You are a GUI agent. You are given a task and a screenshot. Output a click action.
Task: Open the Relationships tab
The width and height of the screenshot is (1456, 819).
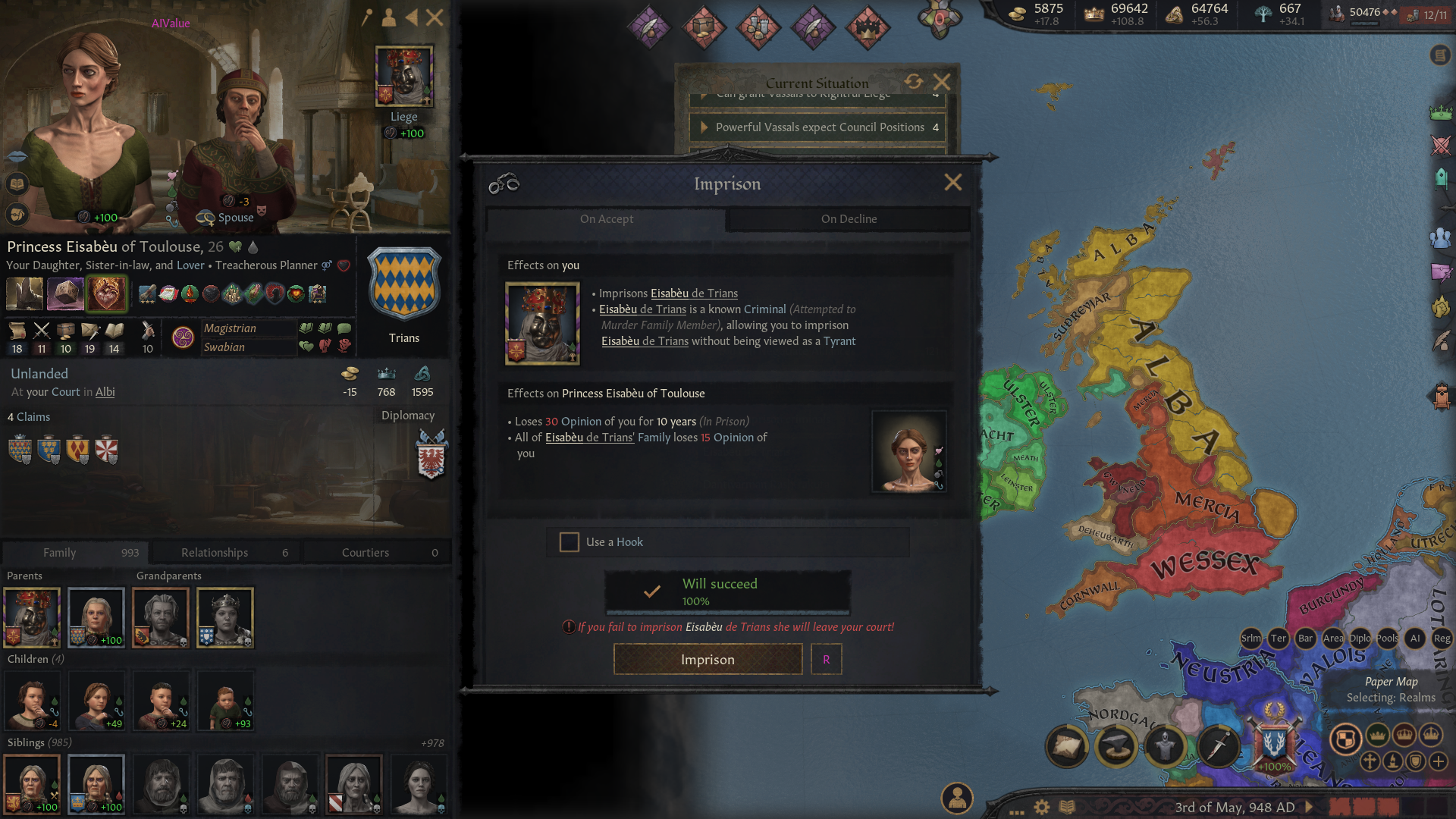pyautogui.click(x=225, y=553)
